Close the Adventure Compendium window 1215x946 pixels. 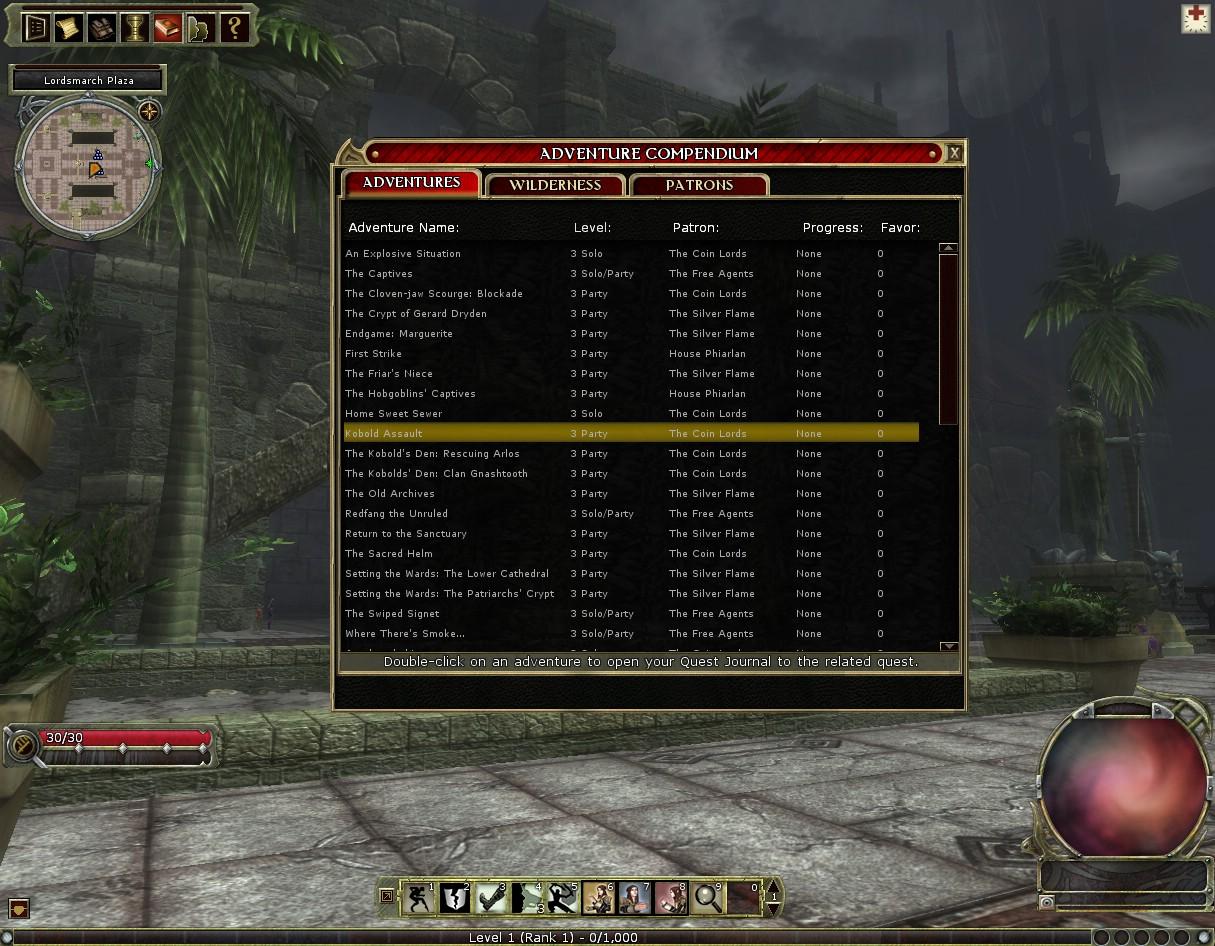(x=954, y=153)
